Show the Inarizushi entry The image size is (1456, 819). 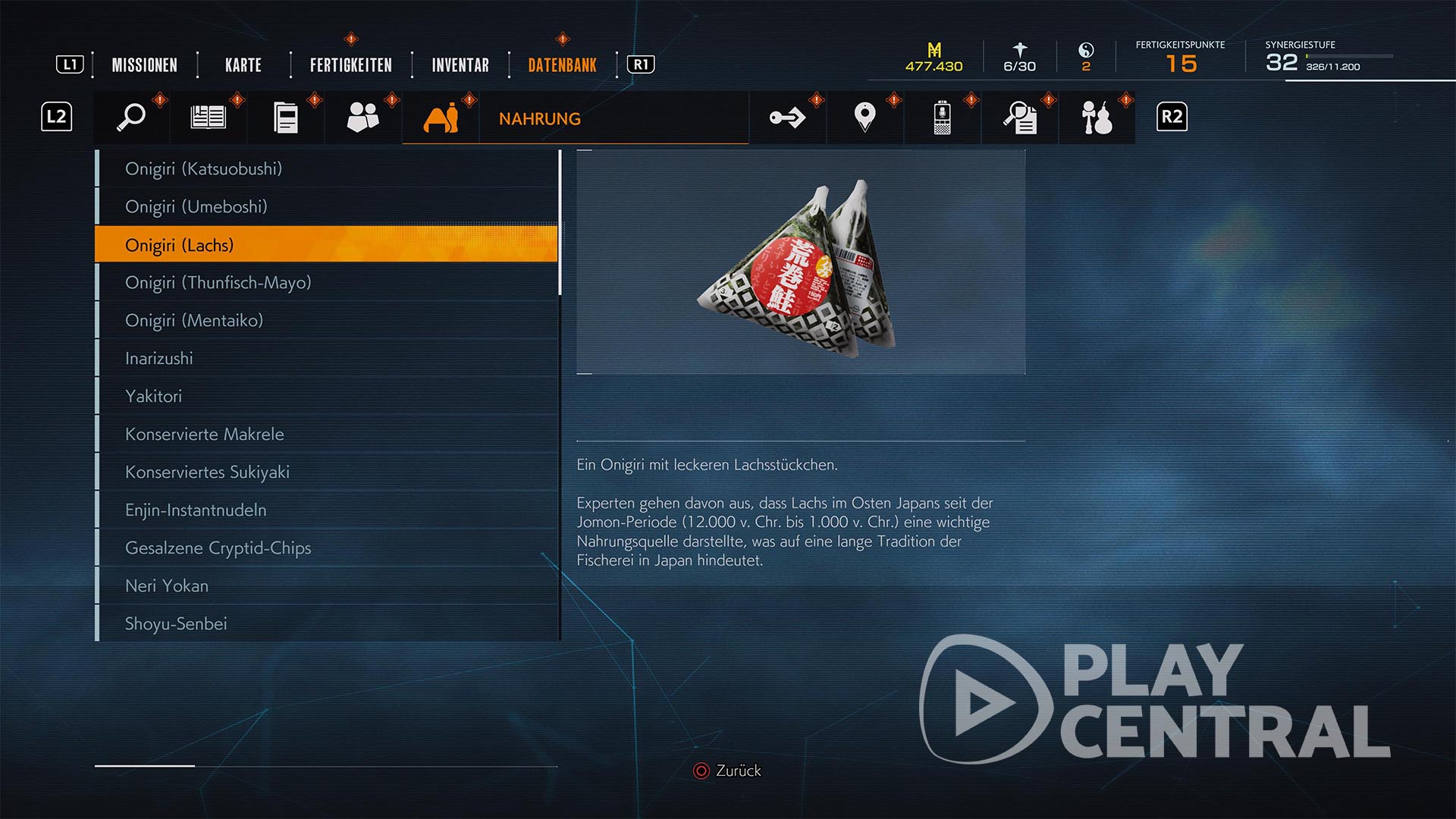(158, 358)
